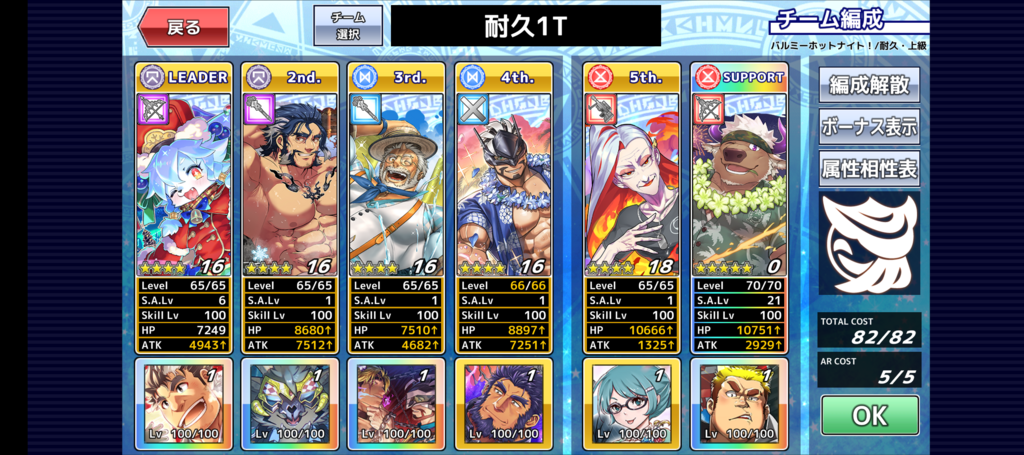Show bonuses with ボーナス表示 button
Viewport: 1024px width, 455px height.
pyautogui.click(x=868, y=127)
